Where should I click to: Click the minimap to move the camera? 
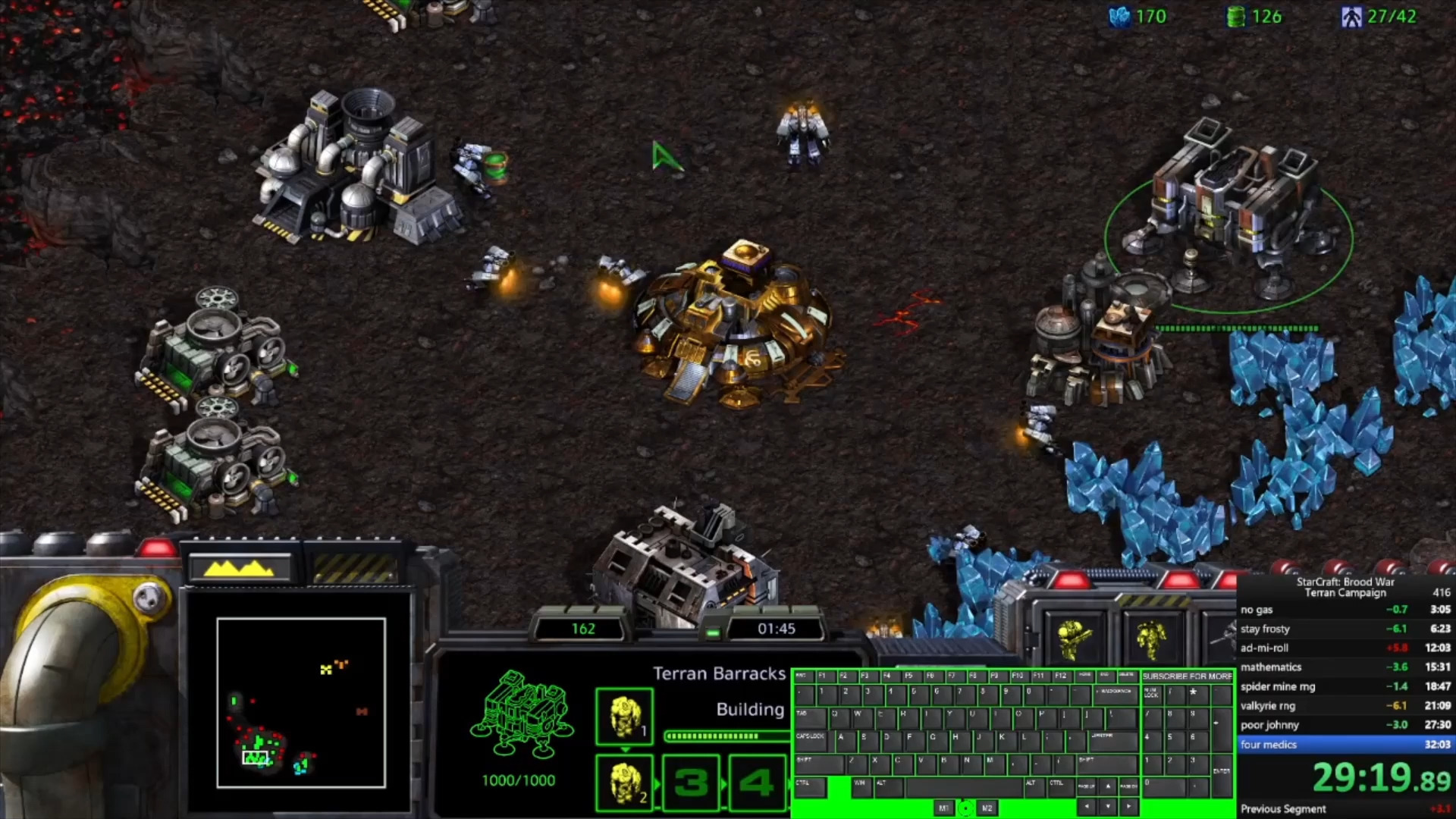tap(301, 702)
